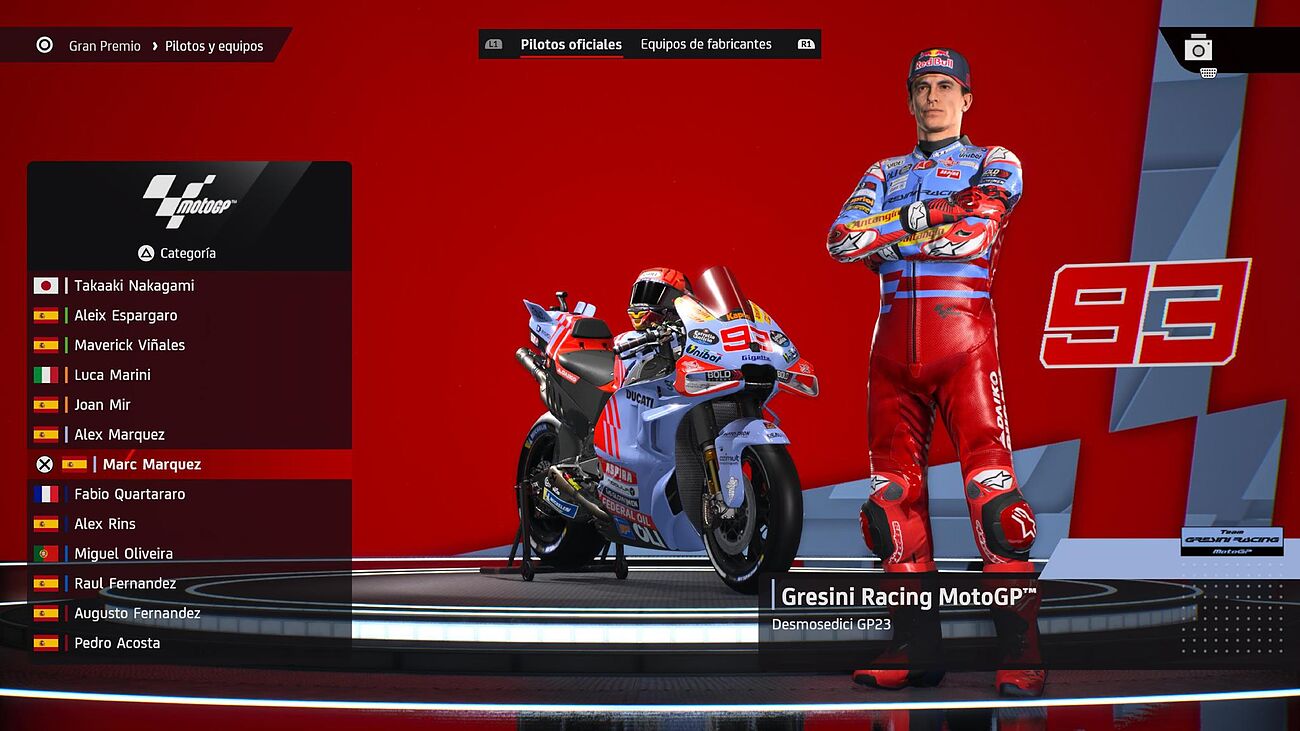Select Alex Marquez from the list
Image resolution: width=1300 pixels, height=731 pixels.
(119, 435)
